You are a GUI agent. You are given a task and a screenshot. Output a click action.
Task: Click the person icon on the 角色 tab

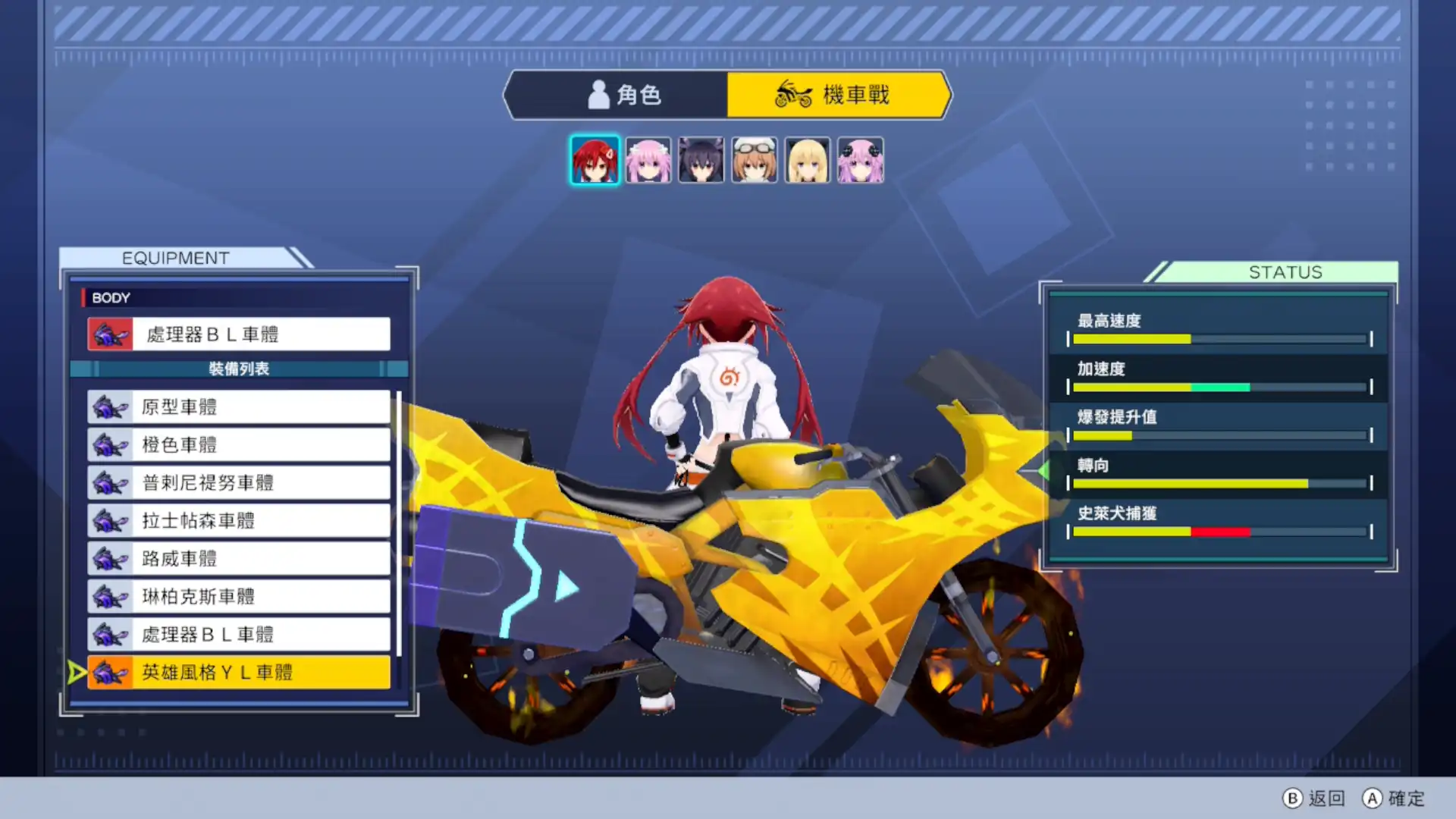[x=599, y=94]
